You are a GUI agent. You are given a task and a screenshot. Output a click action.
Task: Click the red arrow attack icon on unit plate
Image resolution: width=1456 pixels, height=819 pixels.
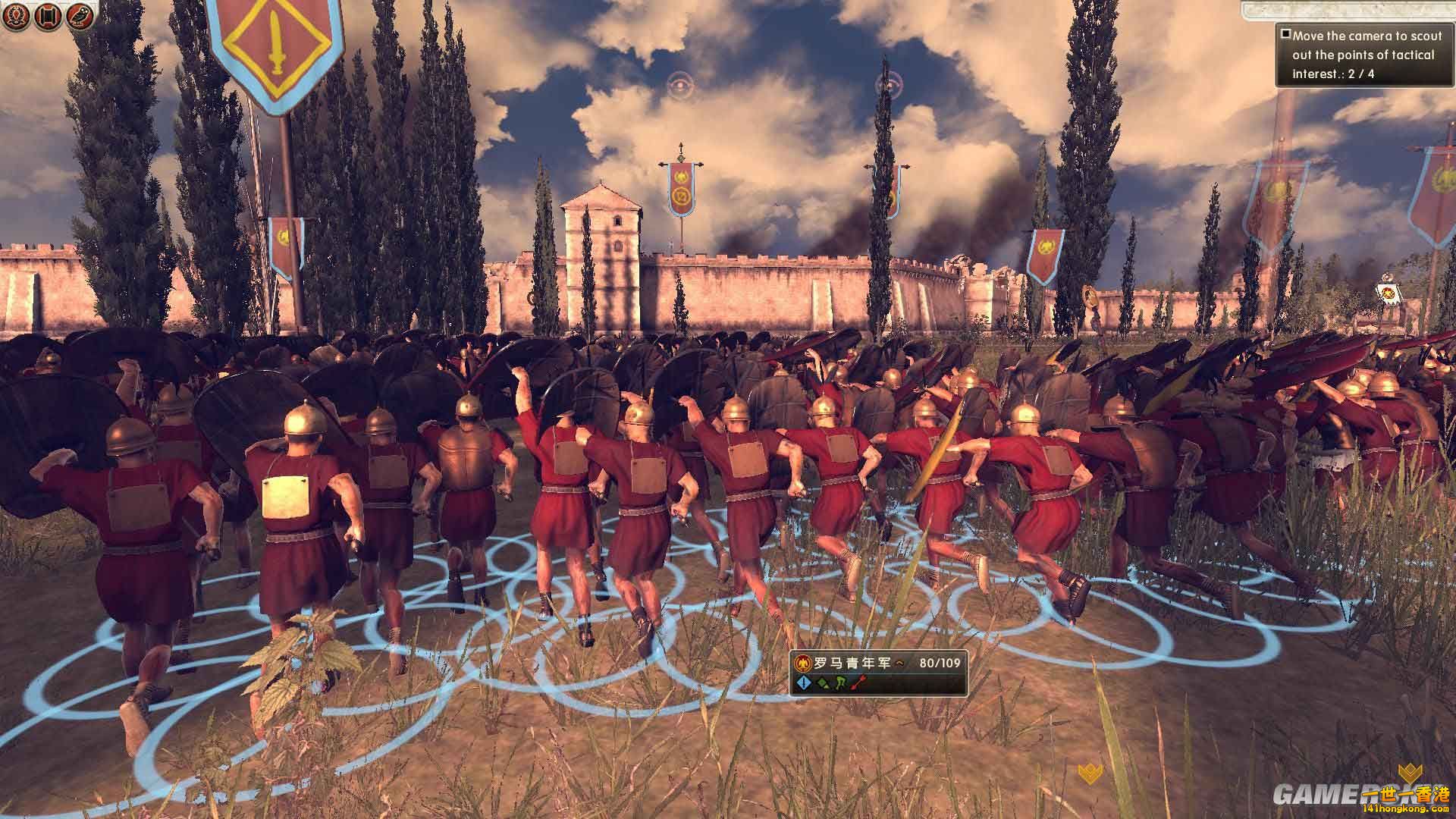(x=858, y=682)
